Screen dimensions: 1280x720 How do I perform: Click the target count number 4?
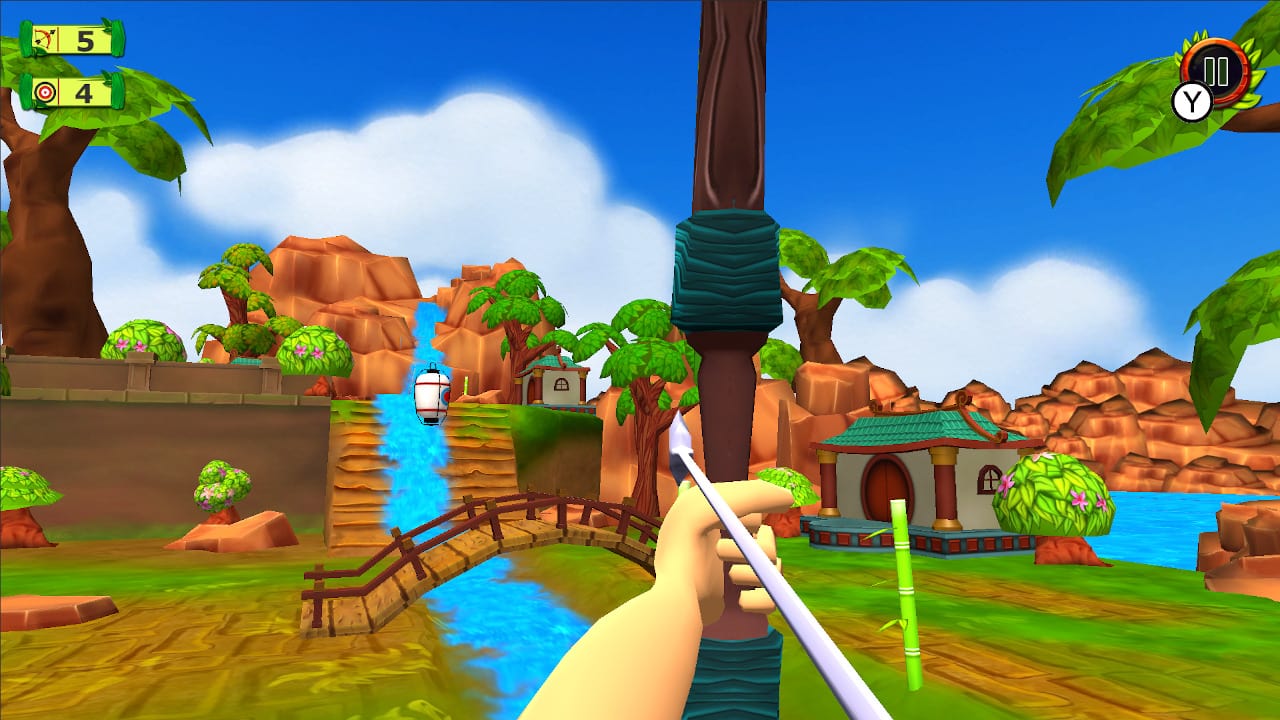pos(83,95)
